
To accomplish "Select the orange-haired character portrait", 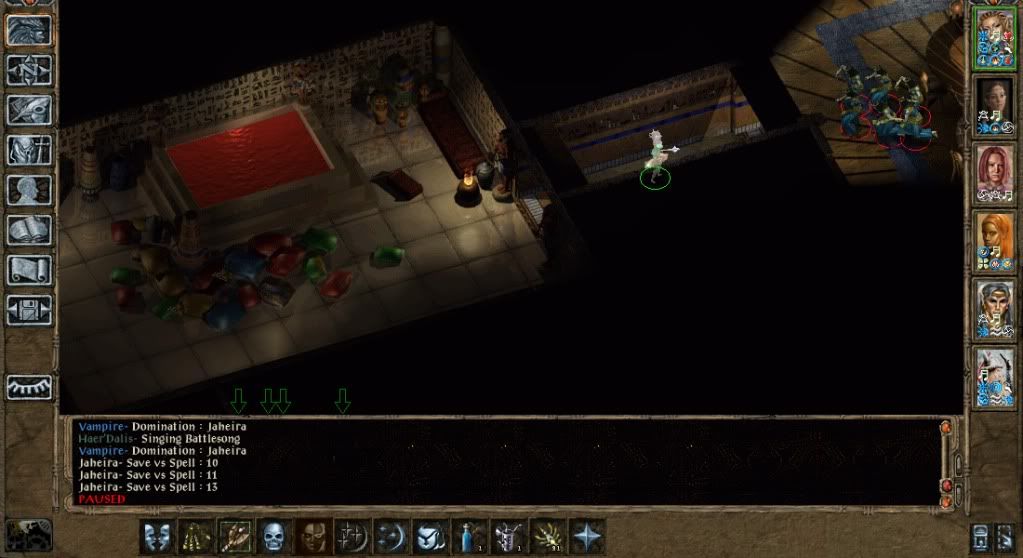I will point(994,241).
